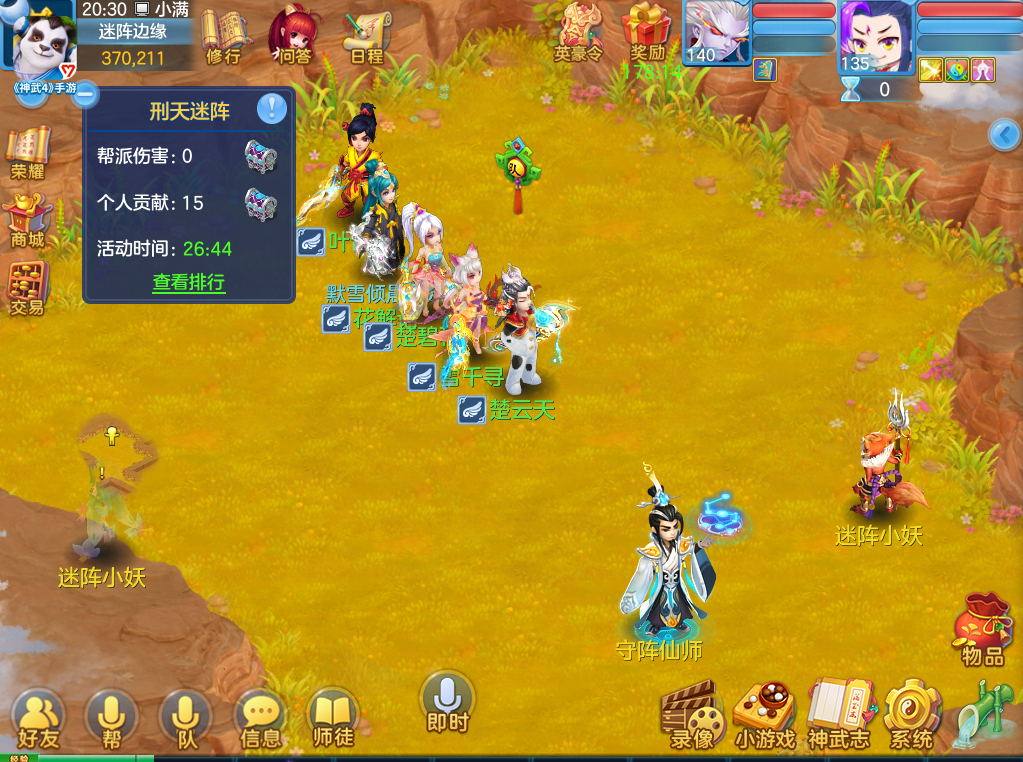Open the 交易 trading menu
Image resolution: width=1023 pixels, height=762 pixels.
click(28, 286)
